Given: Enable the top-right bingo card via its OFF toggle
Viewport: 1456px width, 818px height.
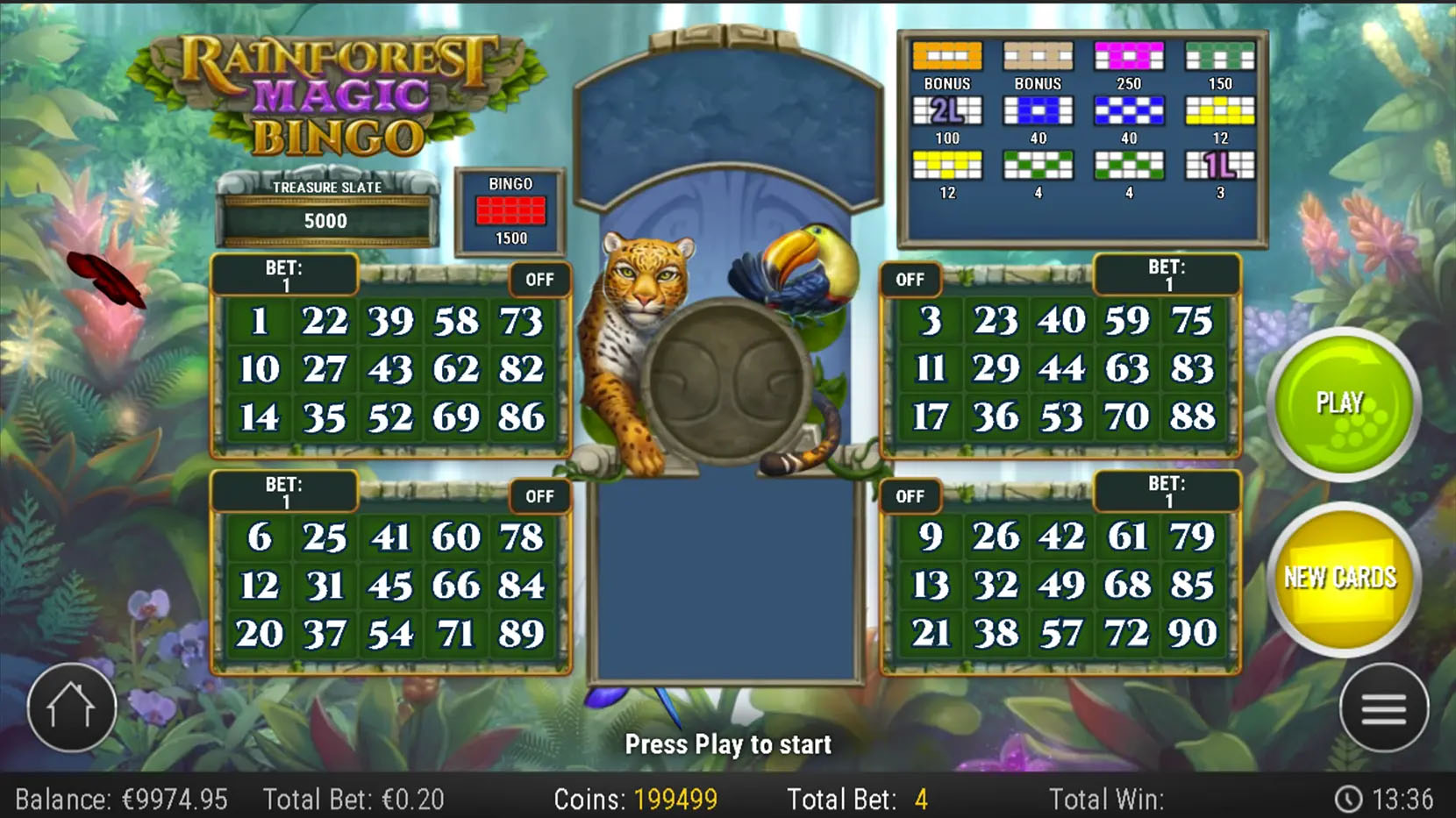Looking at the screenshot, I should pyautogui.click(x=910, y=280).
